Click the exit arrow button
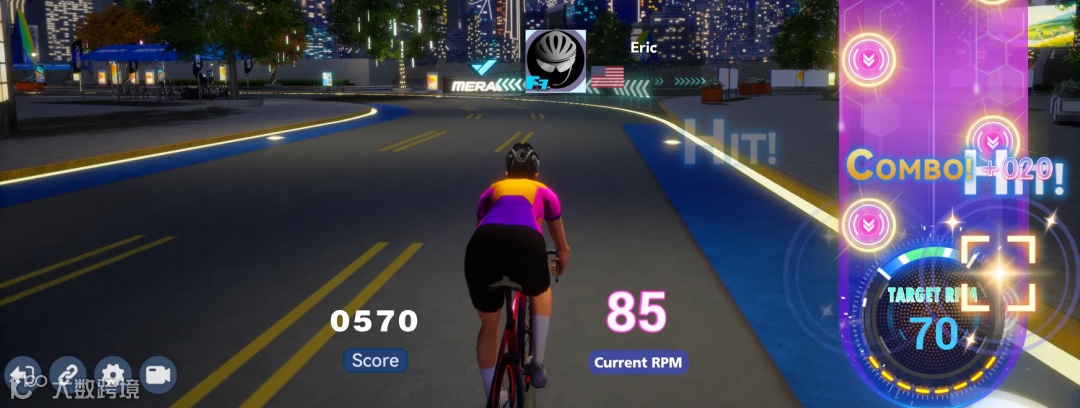Screen dimensions: 1080x408 22,374
